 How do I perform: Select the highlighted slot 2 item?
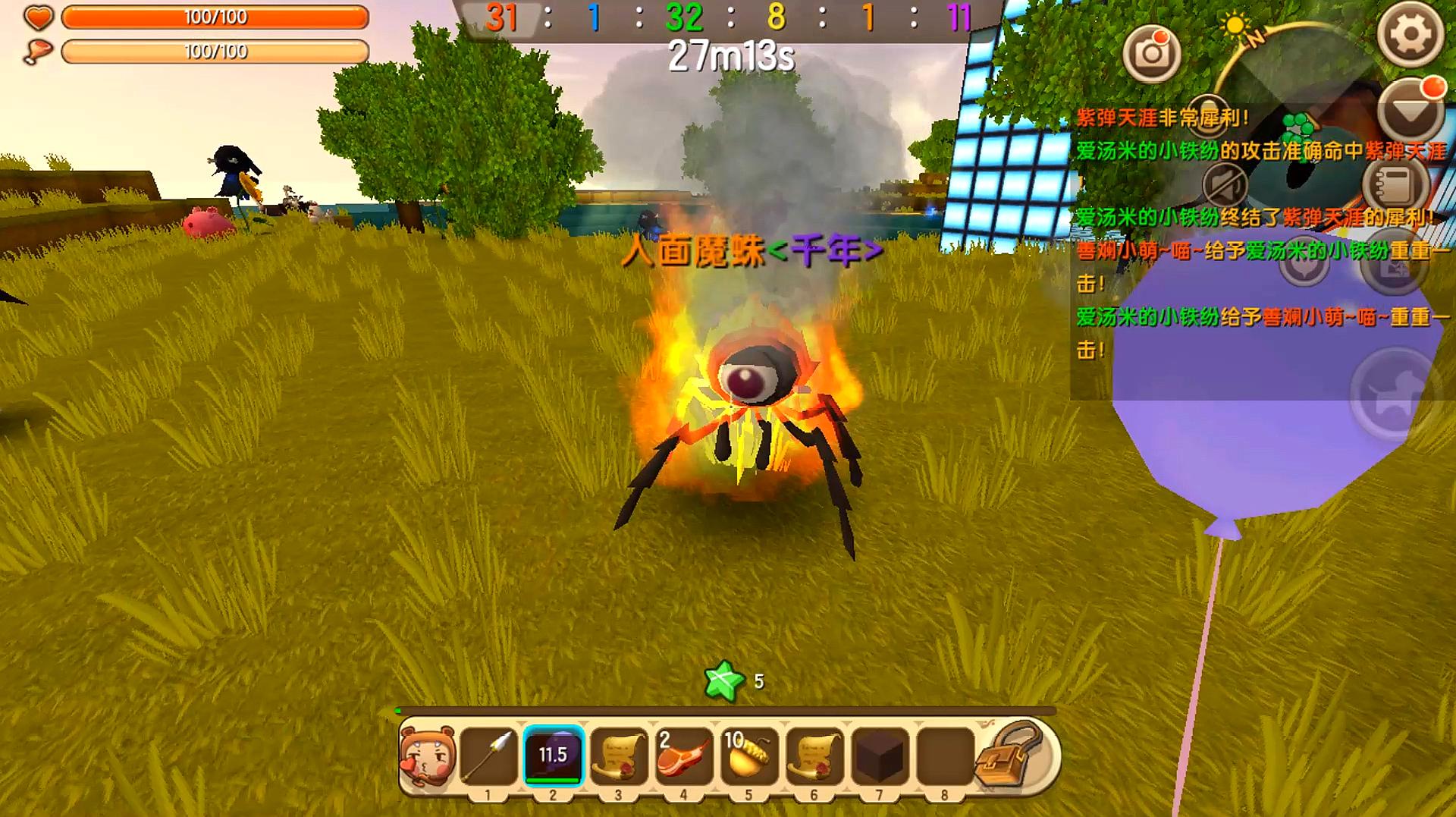(x=553, y=756)
